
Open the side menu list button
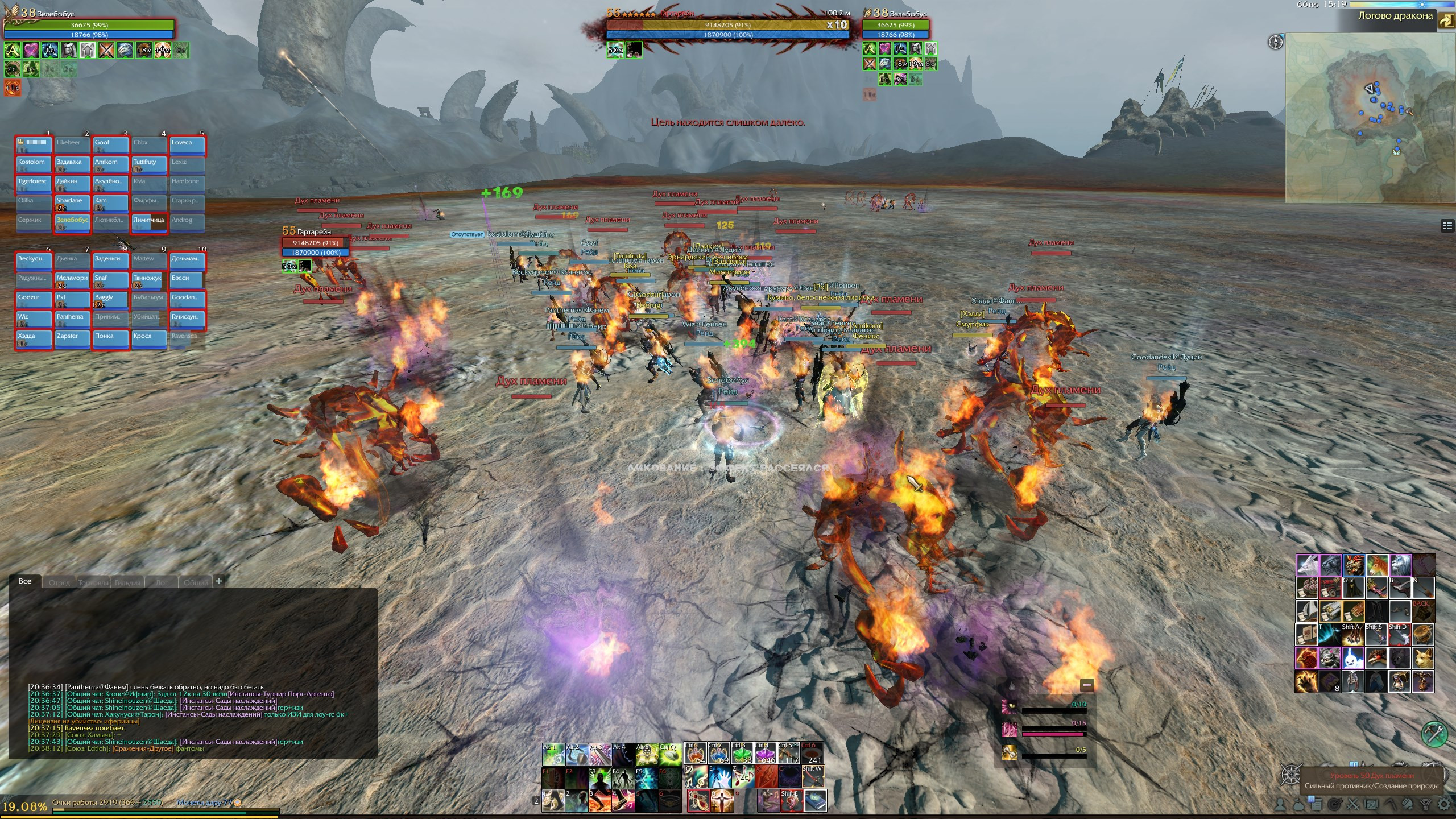click(1447, 226)
